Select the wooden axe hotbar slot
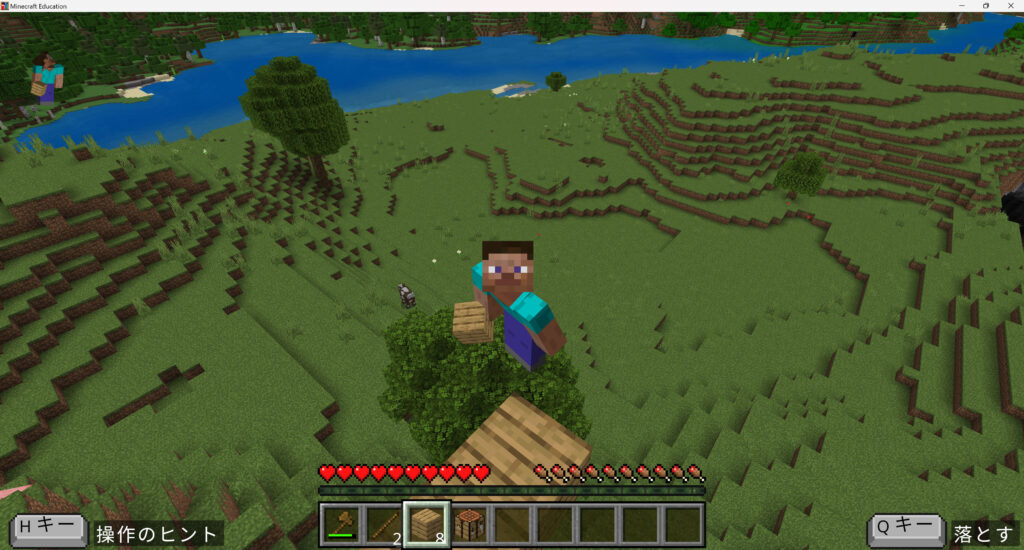 coord(341,524)
